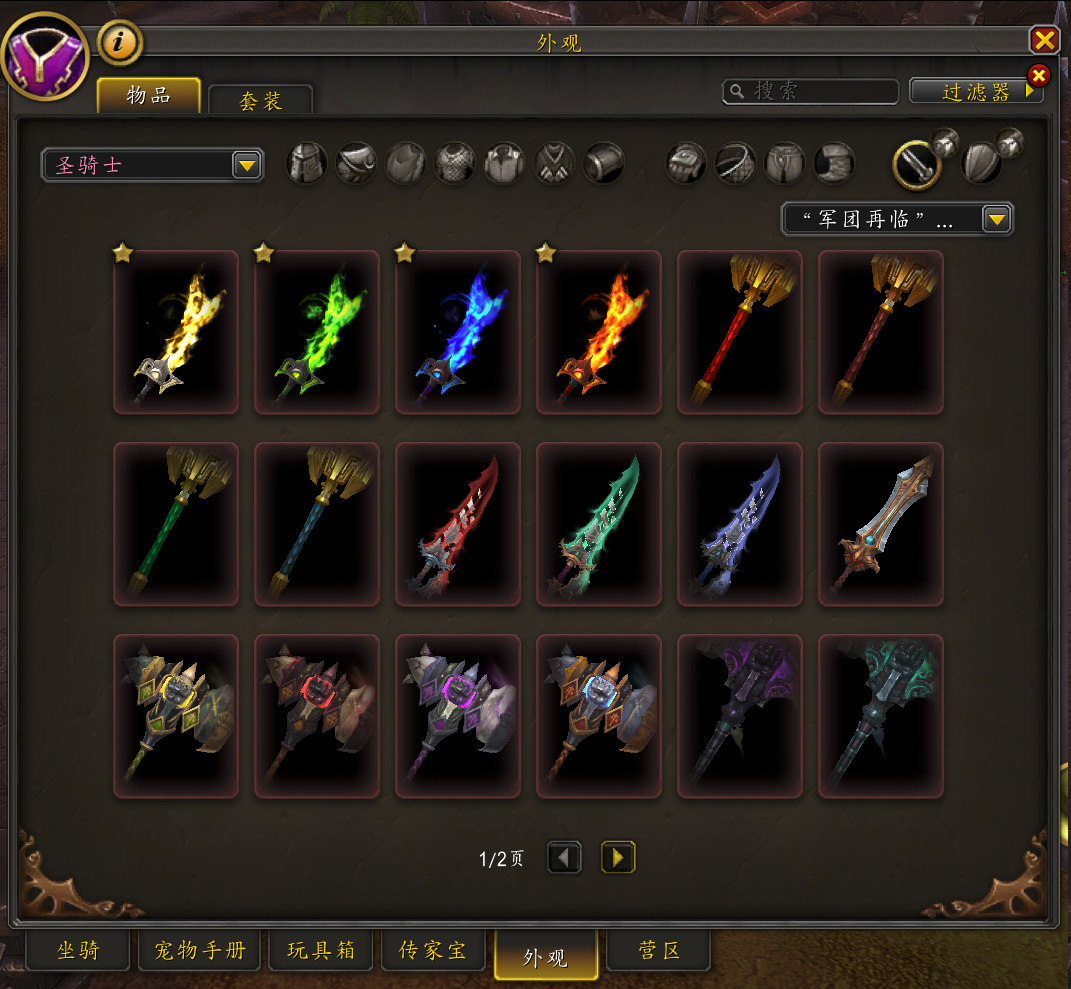This screenshot has height=989, width=1071.
Task: Choose the green flame sword appearance
Action: tap(317, 332)
